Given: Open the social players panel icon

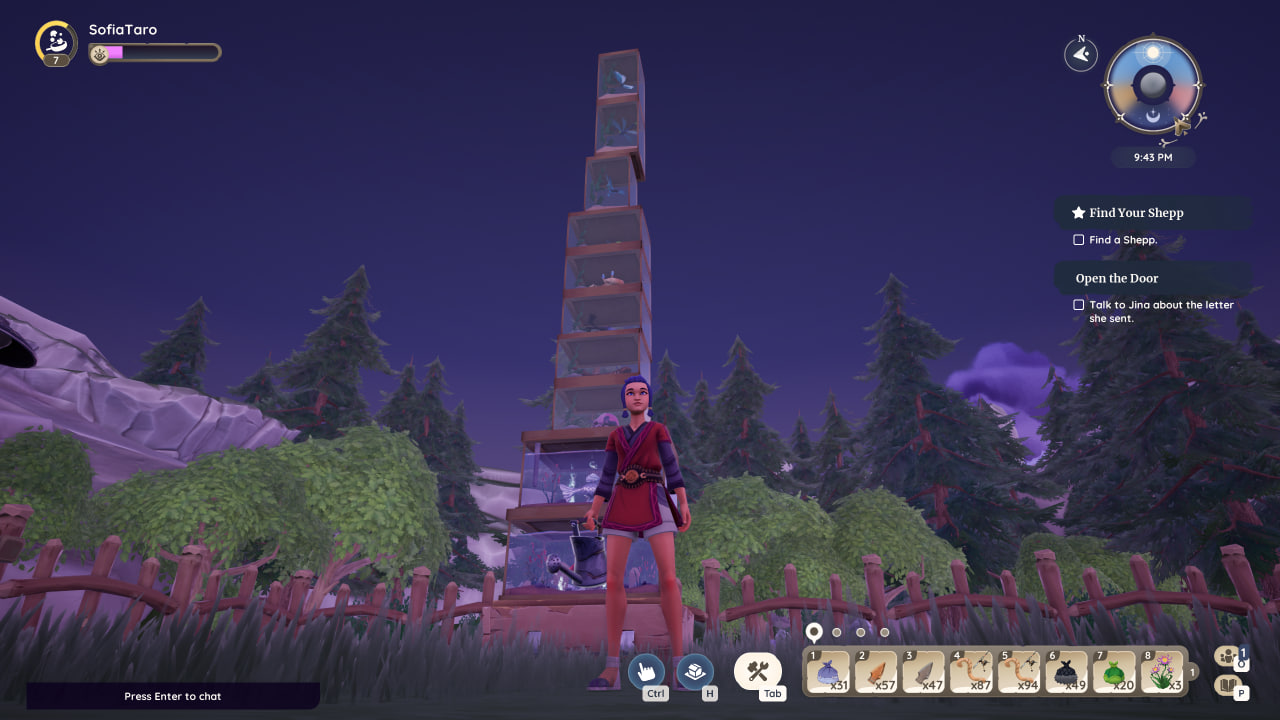Looking at the screenshot, I should pyautogui.click(x=1226, y=656).
